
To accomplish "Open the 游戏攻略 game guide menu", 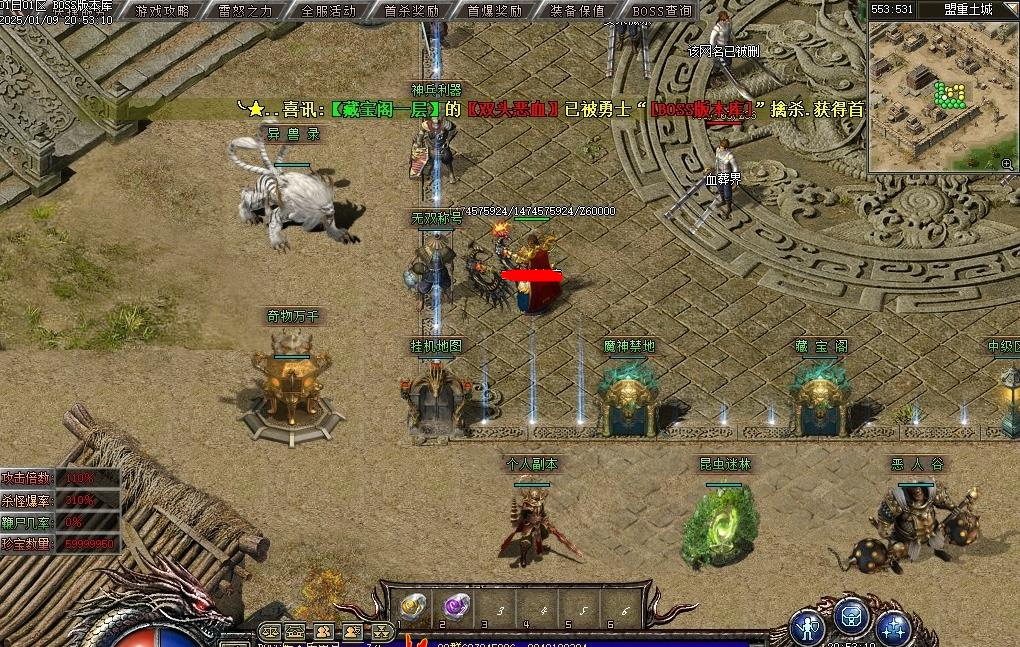I will pos(162,11).
